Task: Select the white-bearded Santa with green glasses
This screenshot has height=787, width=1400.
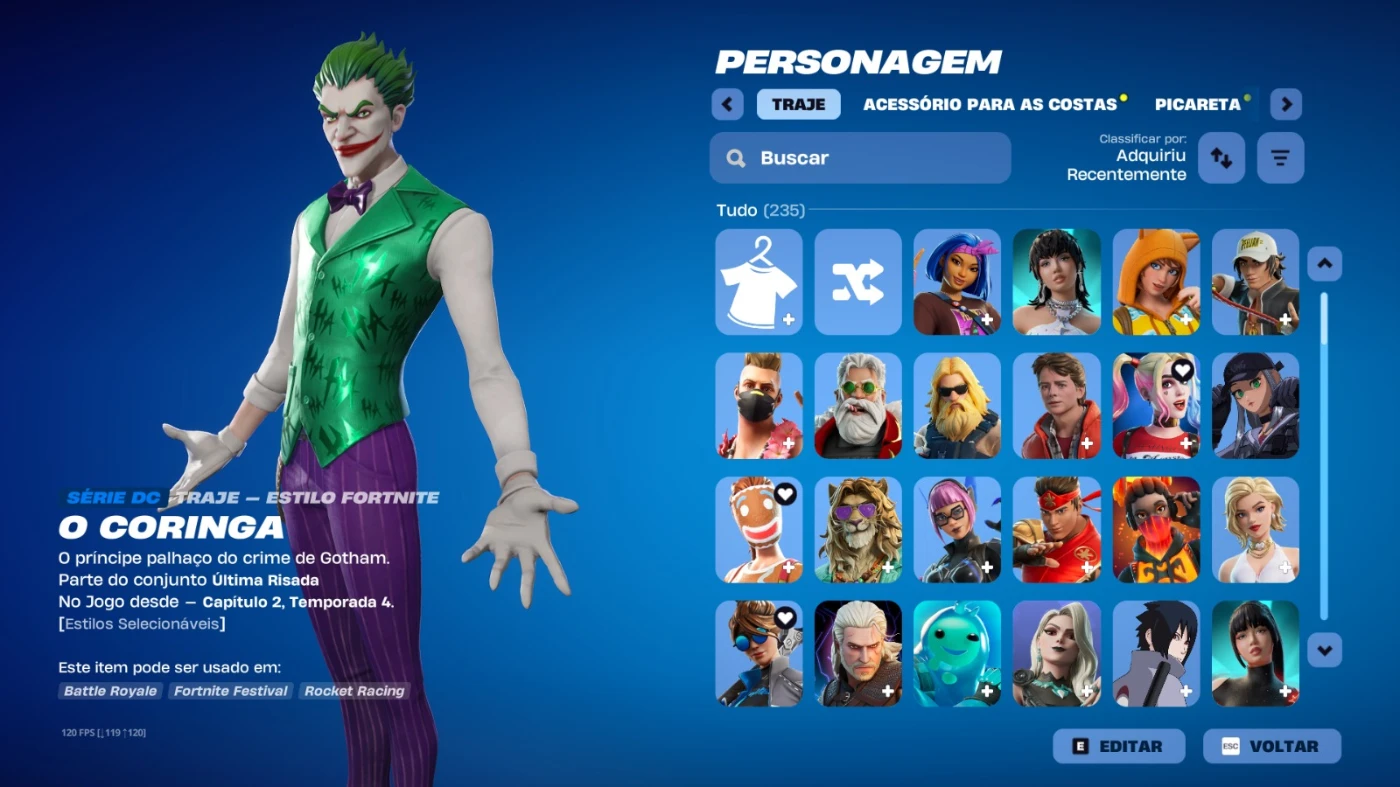Action: pos(858,406)
